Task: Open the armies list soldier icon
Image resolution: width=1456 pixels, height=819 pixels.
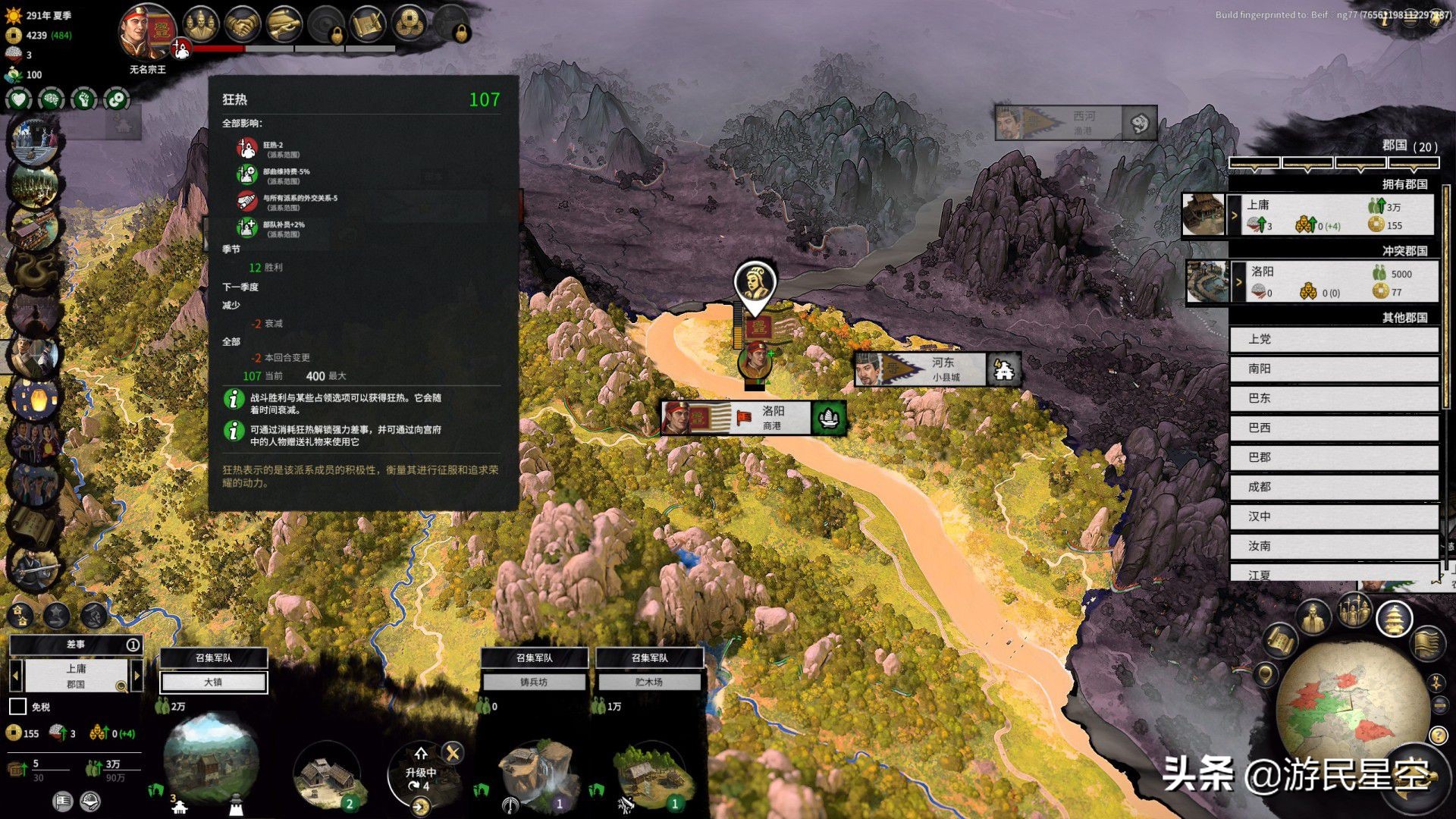Action: tap(1354, 611)
